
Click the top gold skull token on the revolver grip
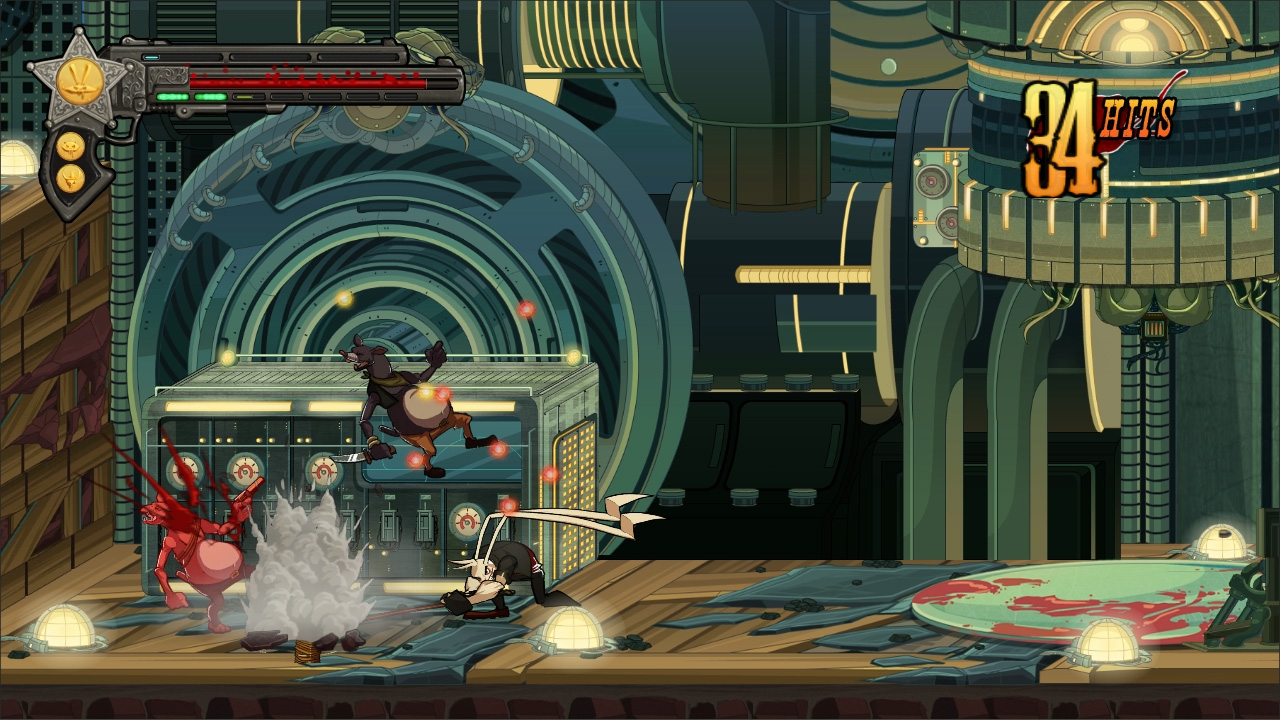(x=70, y=146)
